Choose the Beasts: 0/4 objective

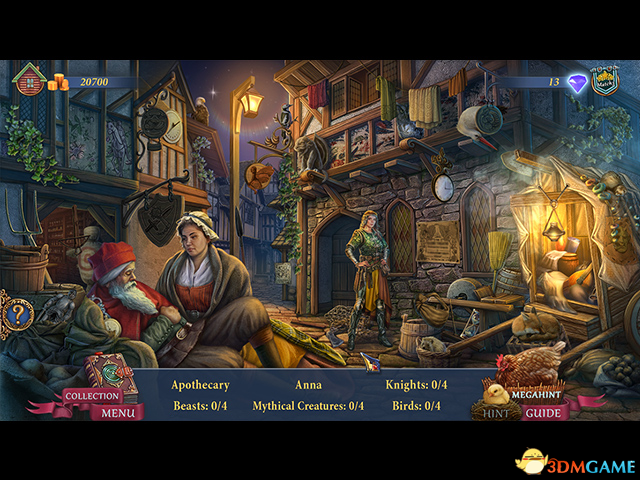click(200, 405)
